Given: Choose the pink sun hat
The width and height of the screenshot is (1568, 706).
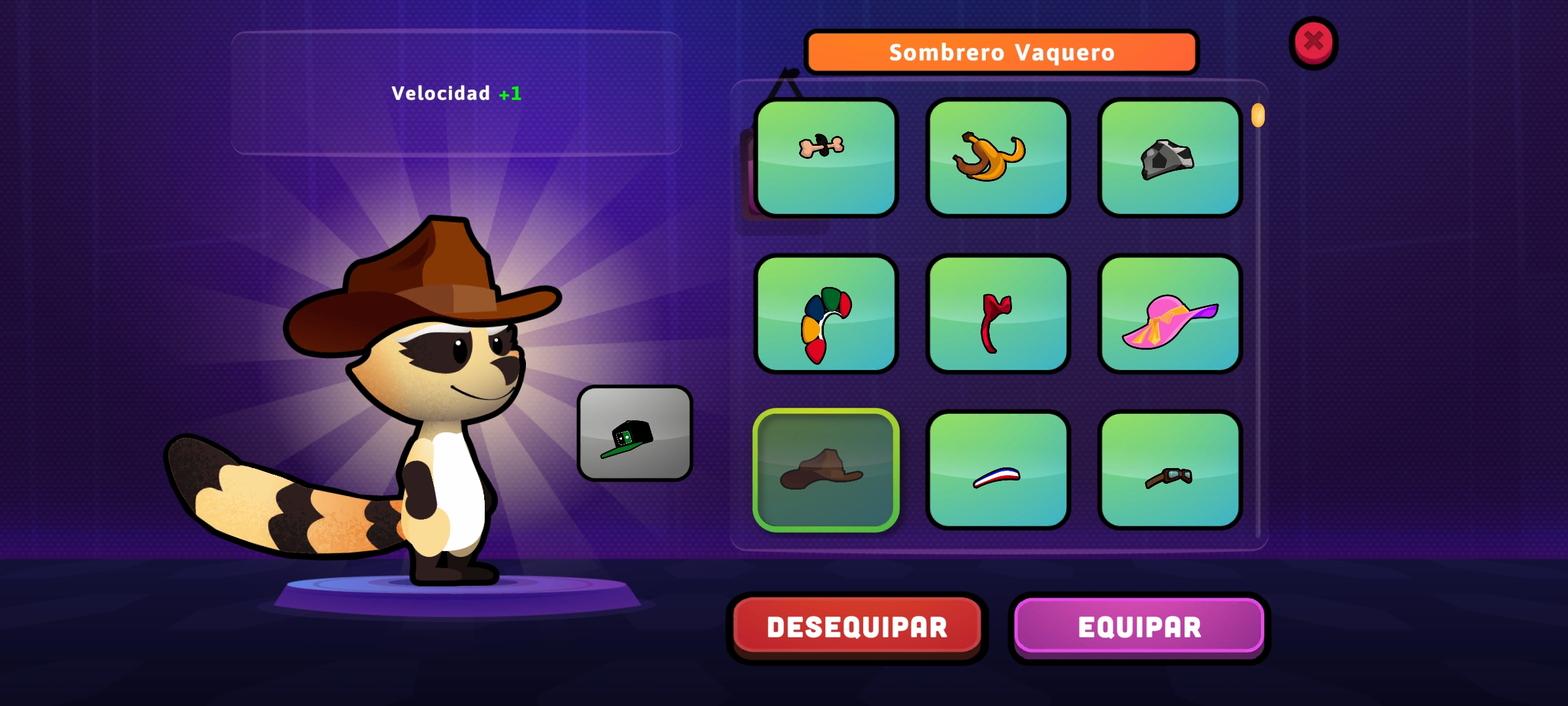Looking at the screenshot, I should coord(1169,314).
